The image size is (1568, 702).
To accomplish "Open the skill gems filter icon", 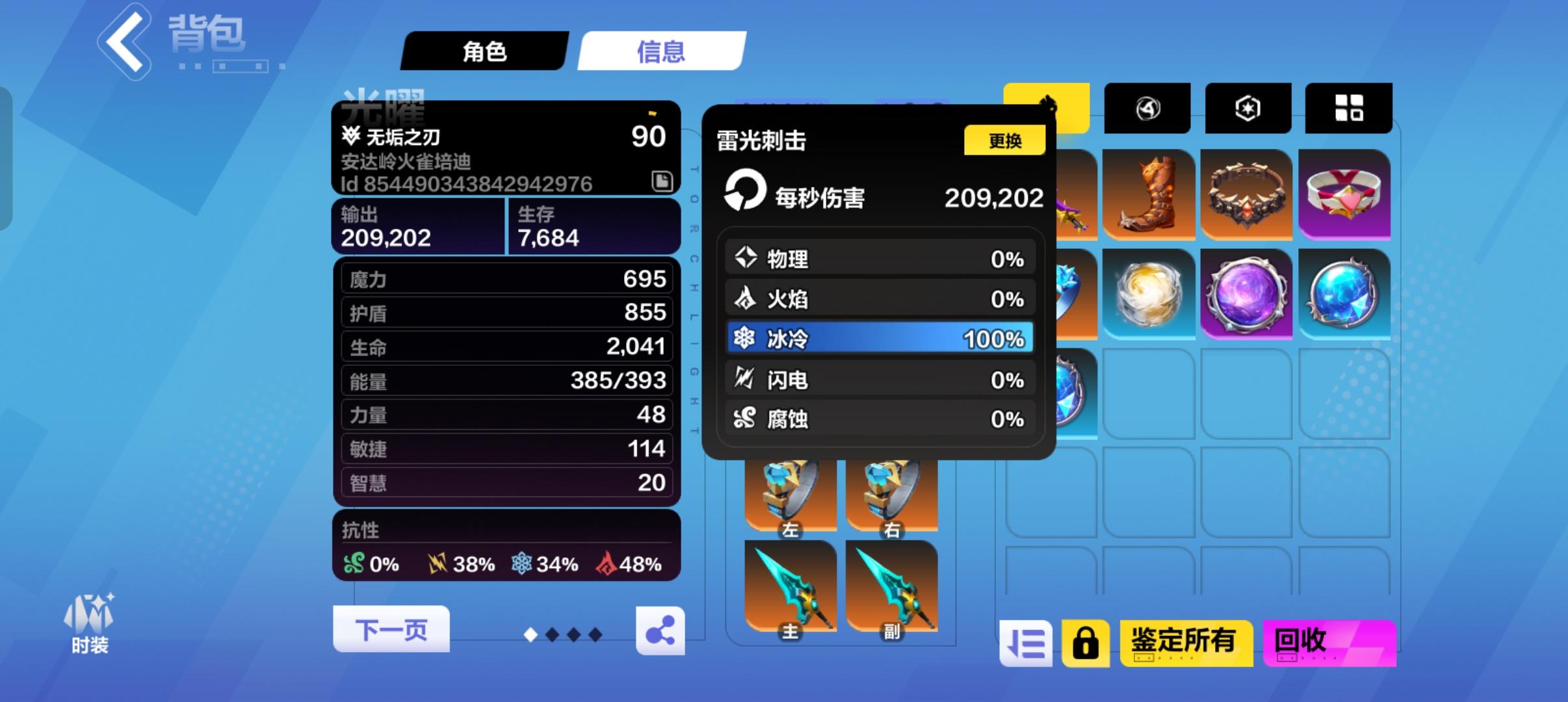I will 1148,108.
